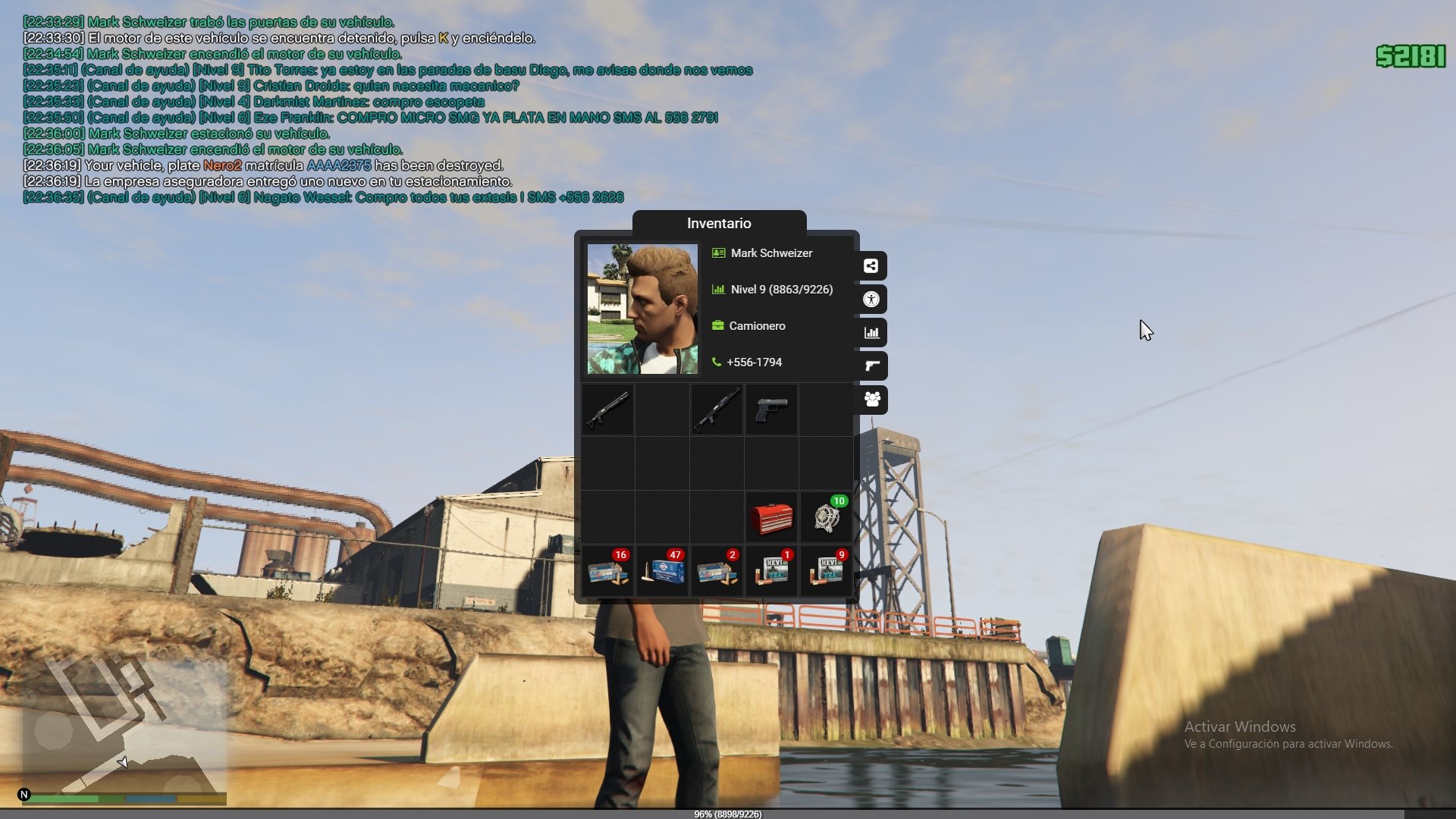Screen dimensions: 1456x819
Task: Pick the shotgun shells stack of 9
Action: [x=826, y=572]
